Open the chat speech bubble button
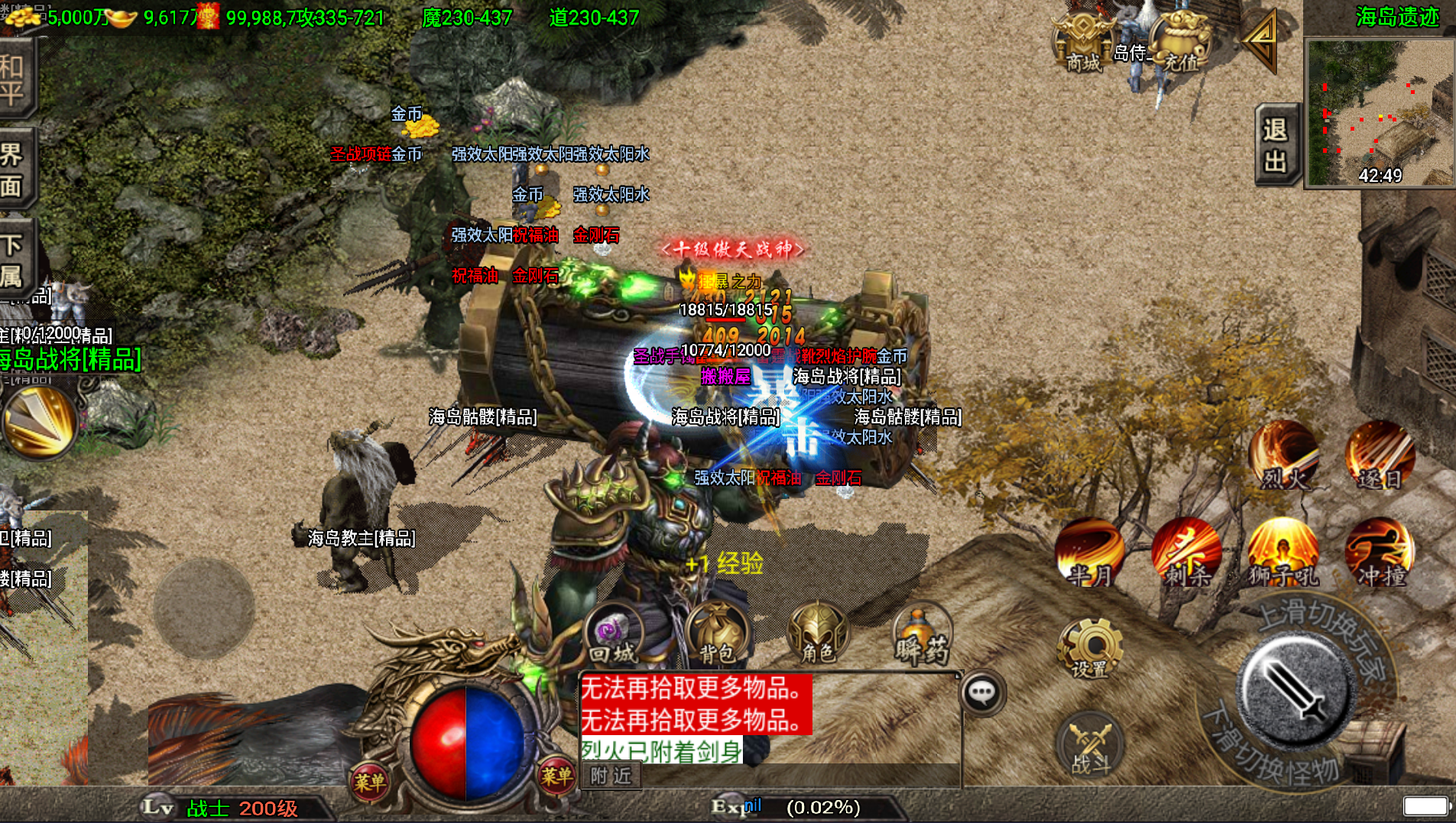The height and width of the screenshot is (823, 1456). (982, 693)
